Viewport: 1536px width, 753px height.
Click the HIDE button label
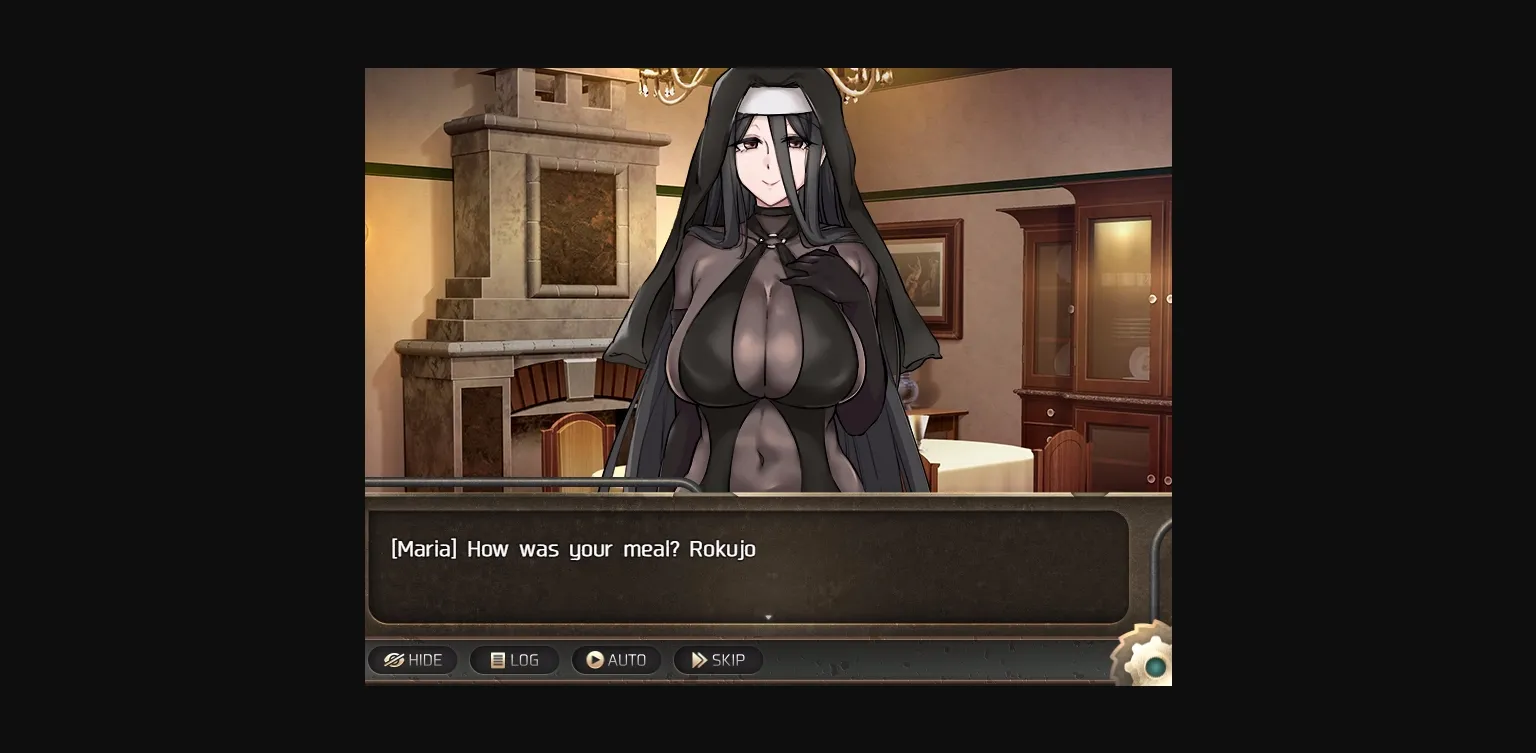click(426, 660)
